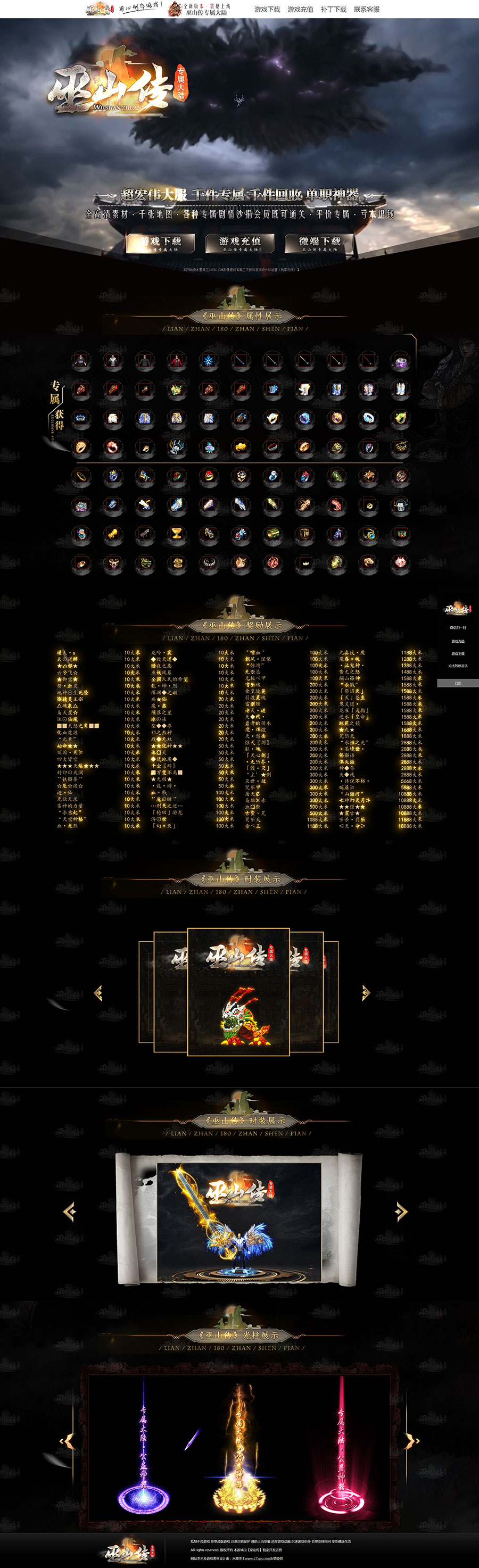Go to previous image on the scroll showcase
This screenshot has width=479, height=1568.
[70, 1212]
